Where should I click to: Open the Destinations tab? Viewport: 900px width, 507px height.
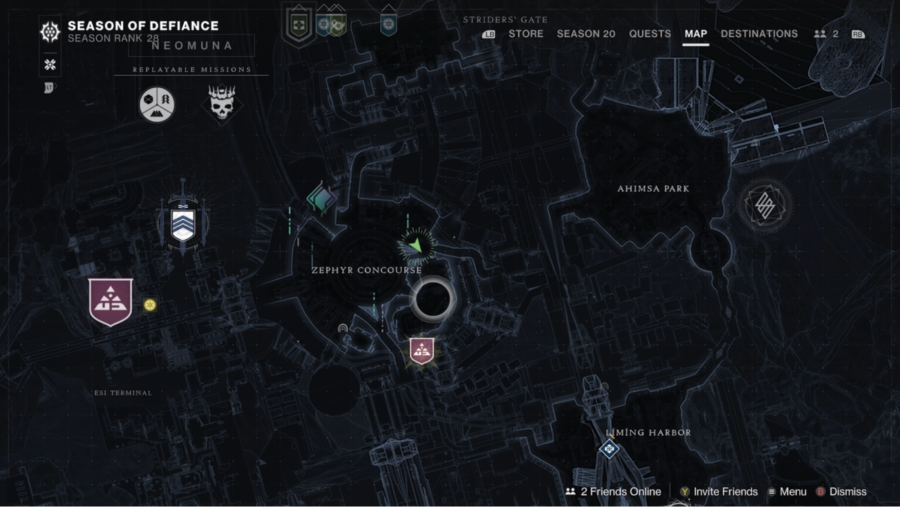click(759, 34)
